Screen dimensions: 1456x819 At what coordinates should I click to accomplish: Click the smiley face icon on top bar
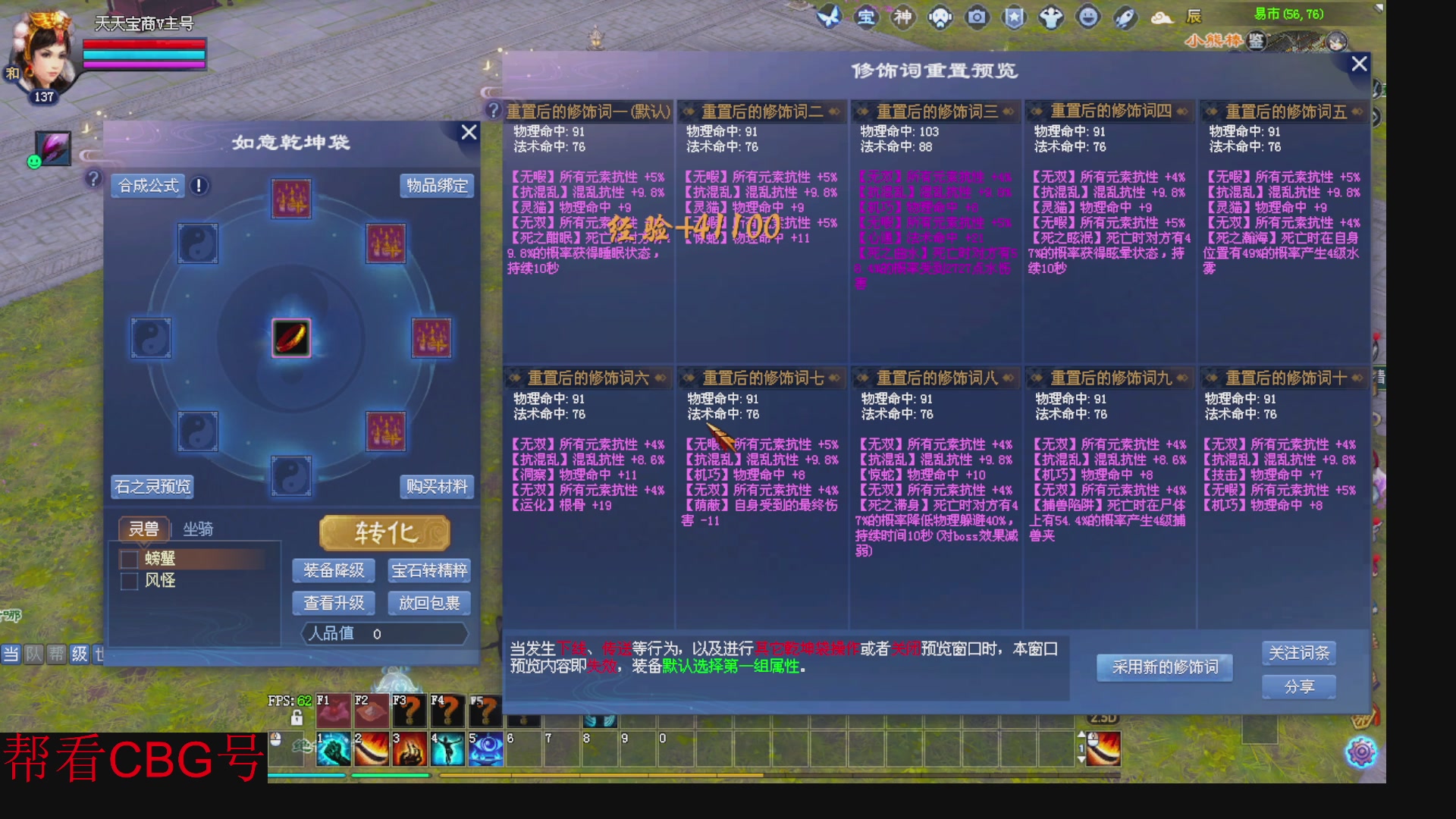pos(1087,17)
